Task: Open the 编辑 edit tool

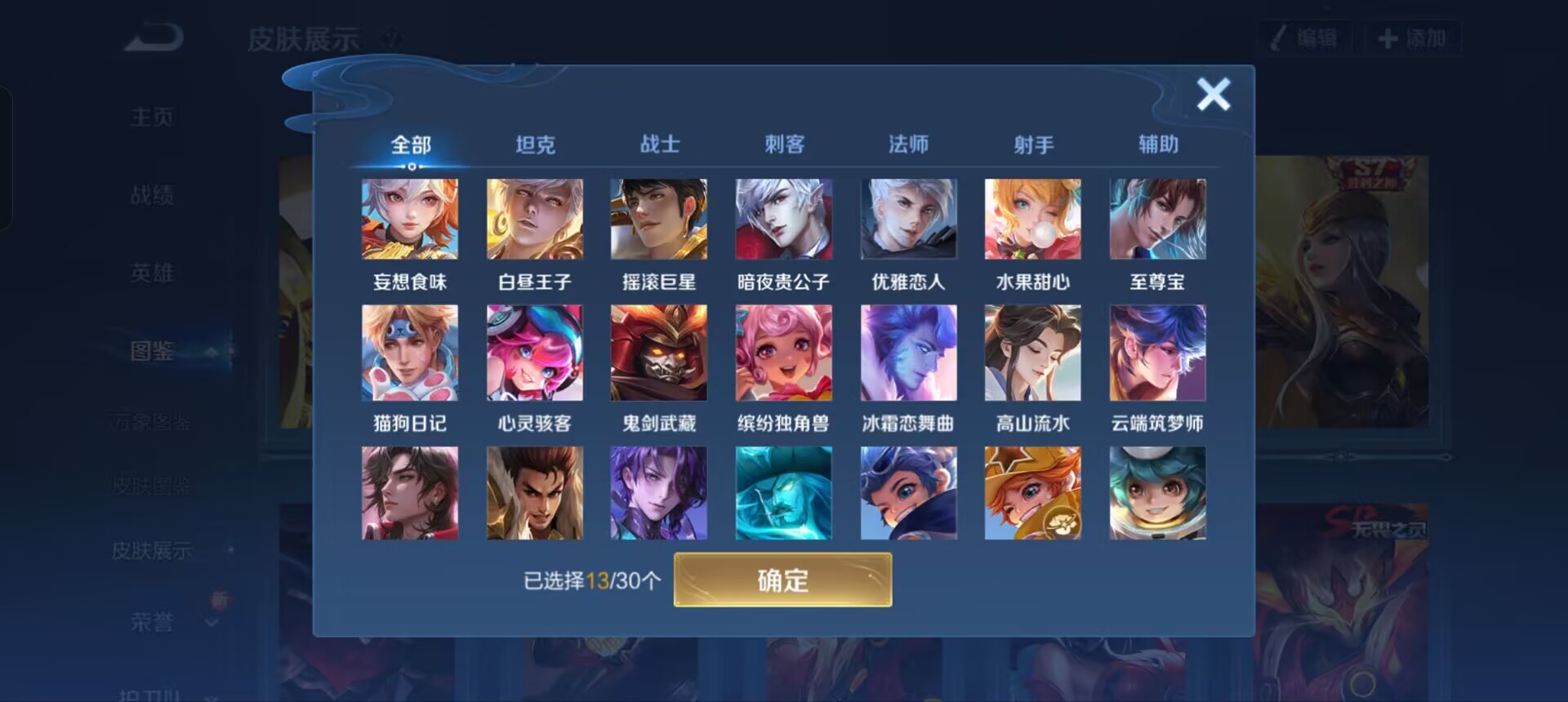Action: point(1305,35)
